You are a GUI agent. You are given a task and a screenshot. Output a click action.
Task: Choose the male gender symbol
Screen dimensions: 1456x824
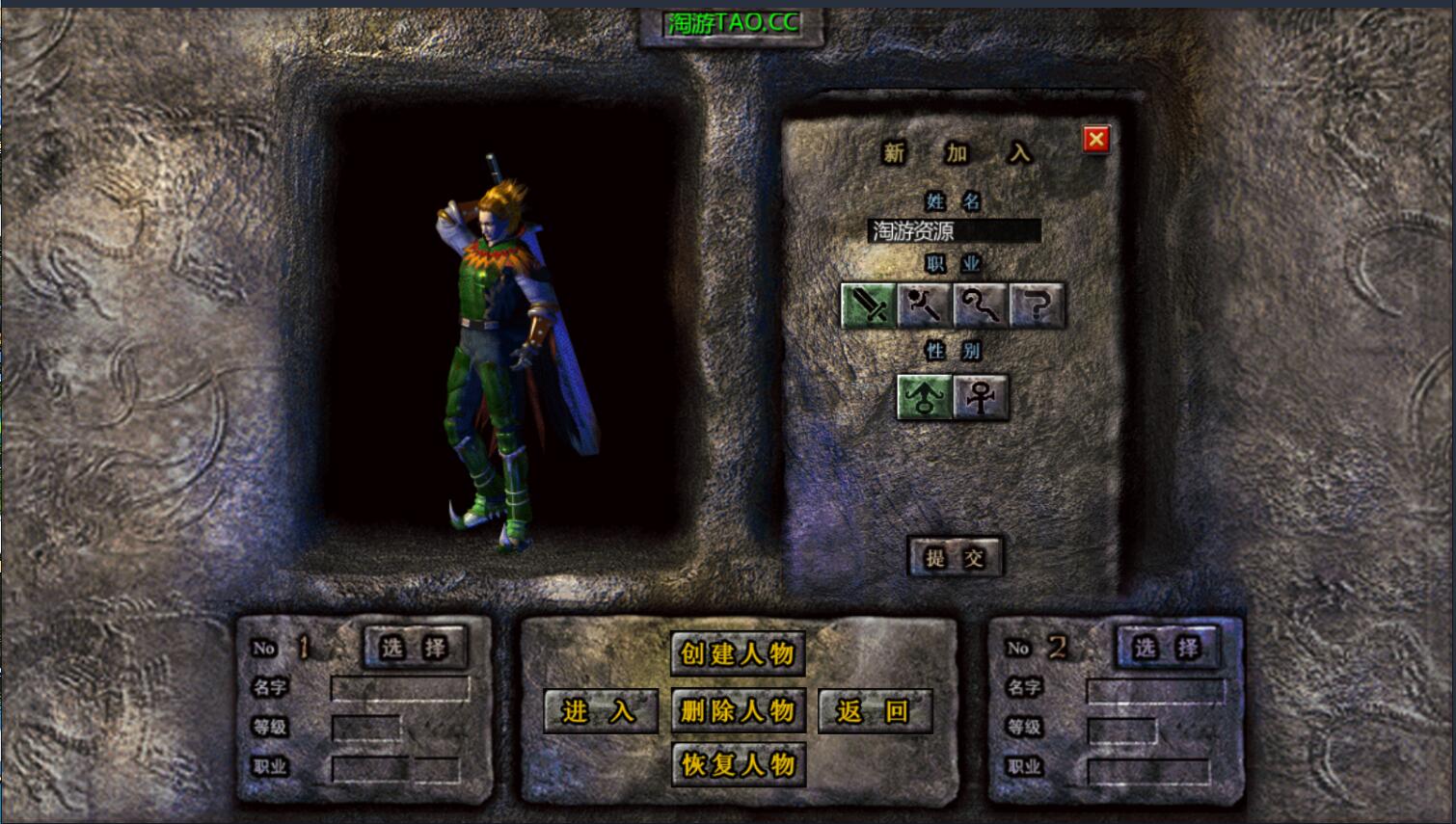924,396
